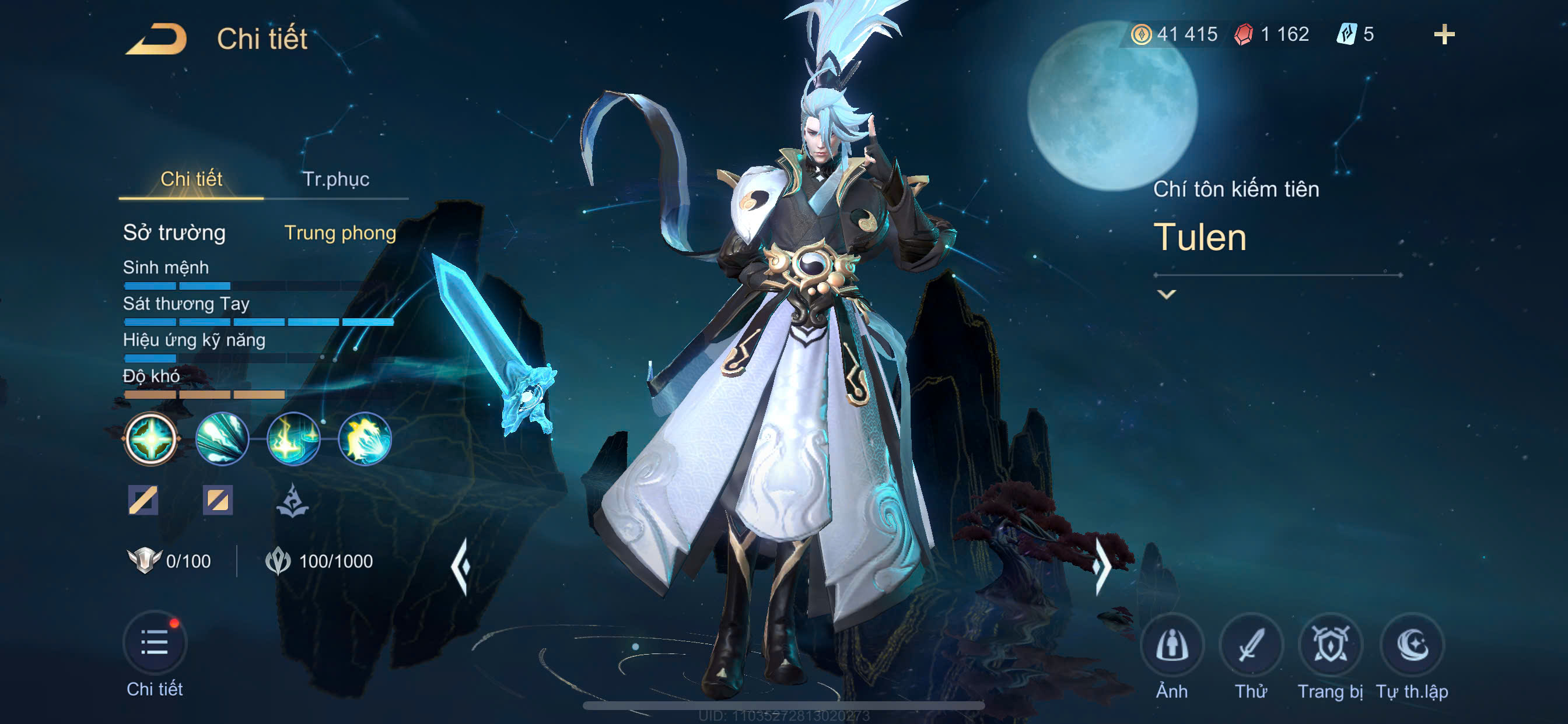Image resolution: width=1568 pixels, height=724 pixels.
Task: Tap the Thử trial sword button
Action: (1251, 645)
